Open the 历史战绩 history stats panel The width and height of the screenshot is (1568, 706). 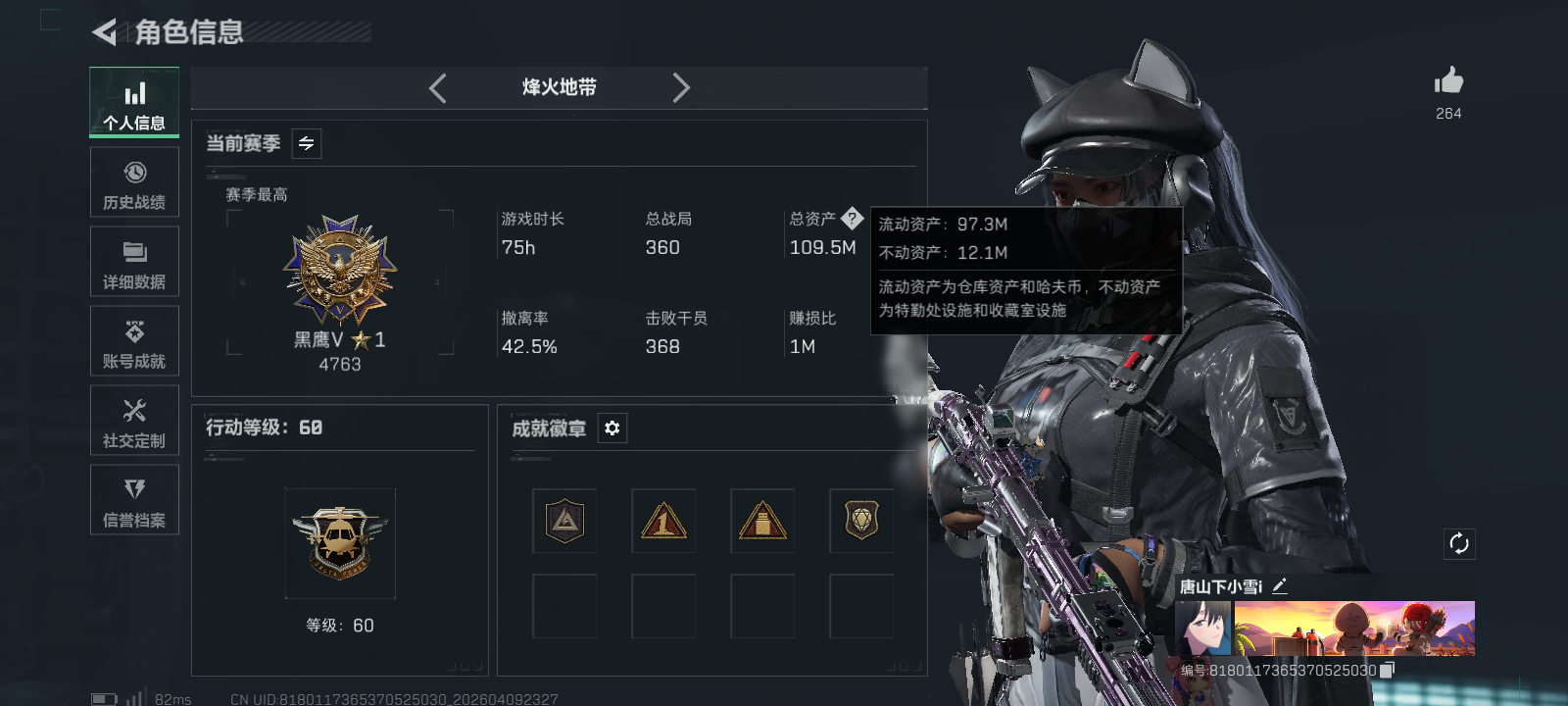tap(134, 182)
